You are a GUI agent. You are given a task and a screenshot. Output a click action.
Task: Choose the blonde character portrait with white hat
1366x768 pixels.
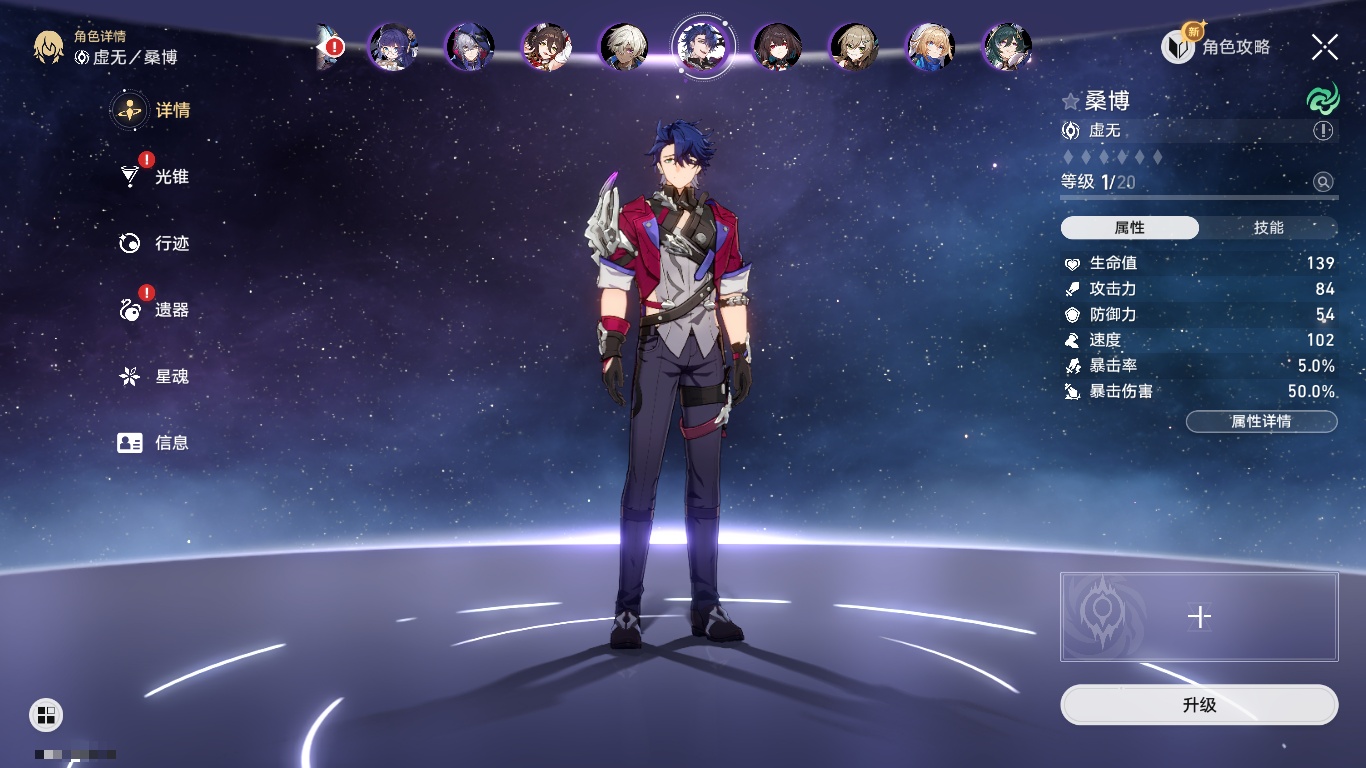(930, 46)
